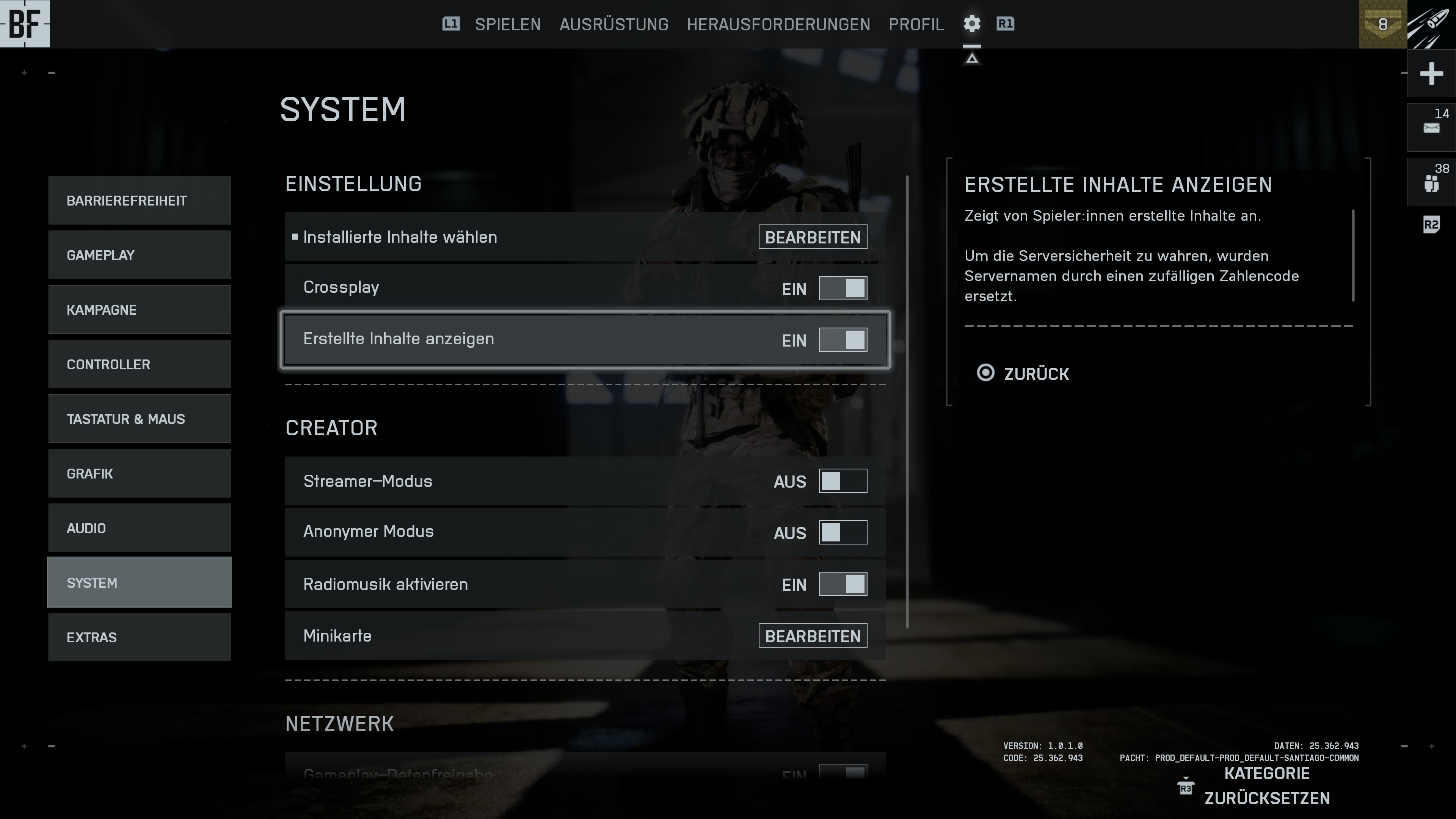Open the AUDIO settings category
Image resolution: width=1456 pixels, height=819 pixels.
139,528
